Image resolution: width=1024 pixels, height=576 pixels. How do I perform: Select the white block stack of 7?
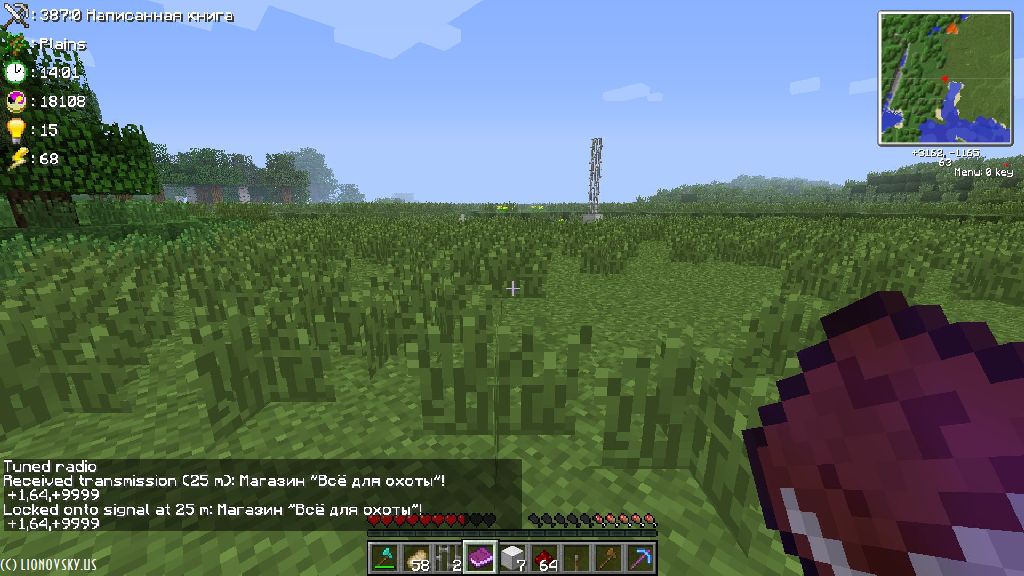point(512,558)
